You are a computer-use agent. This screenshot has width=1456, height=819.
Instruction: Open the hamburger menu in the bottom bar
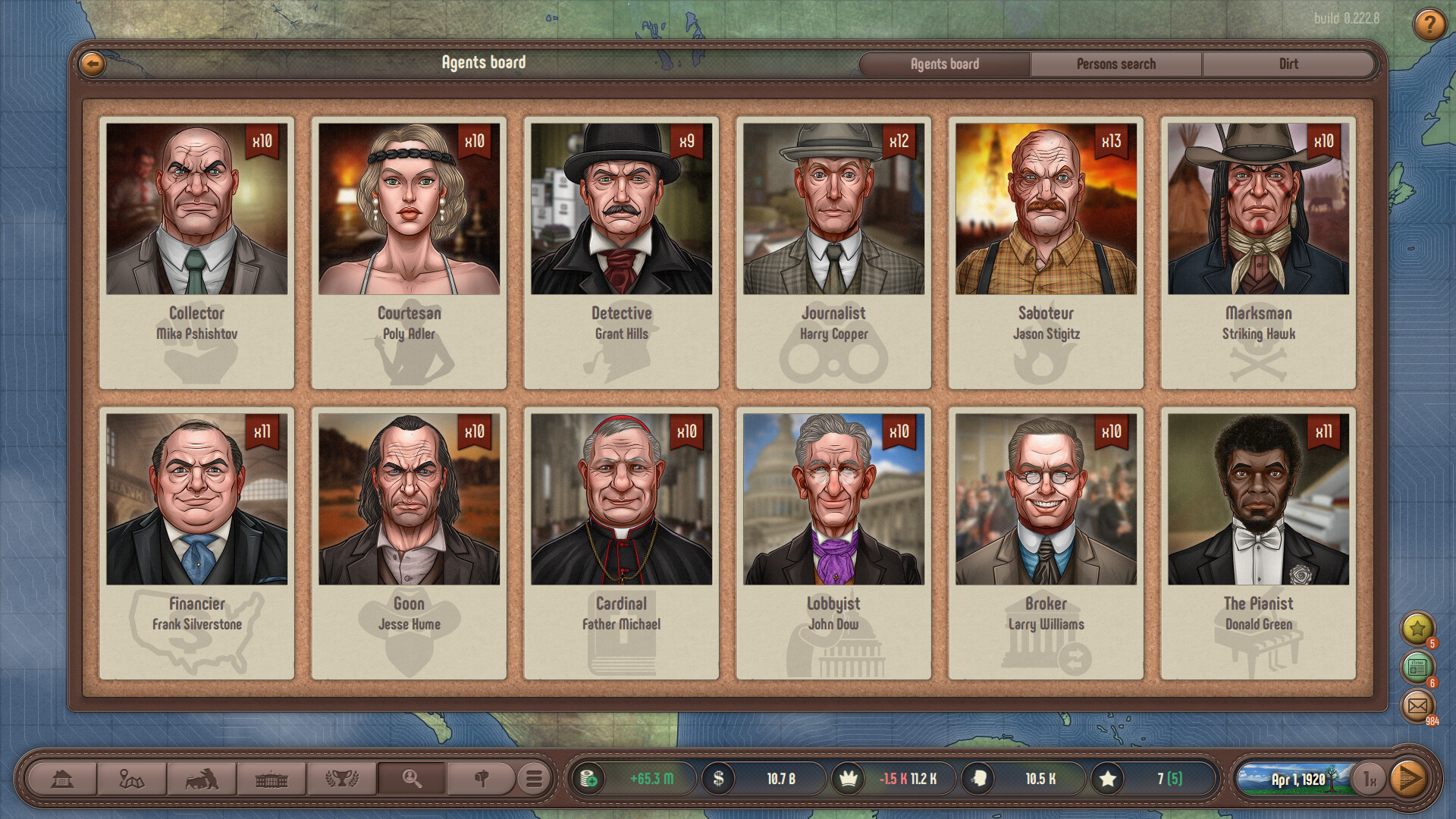tap(535, 777)
